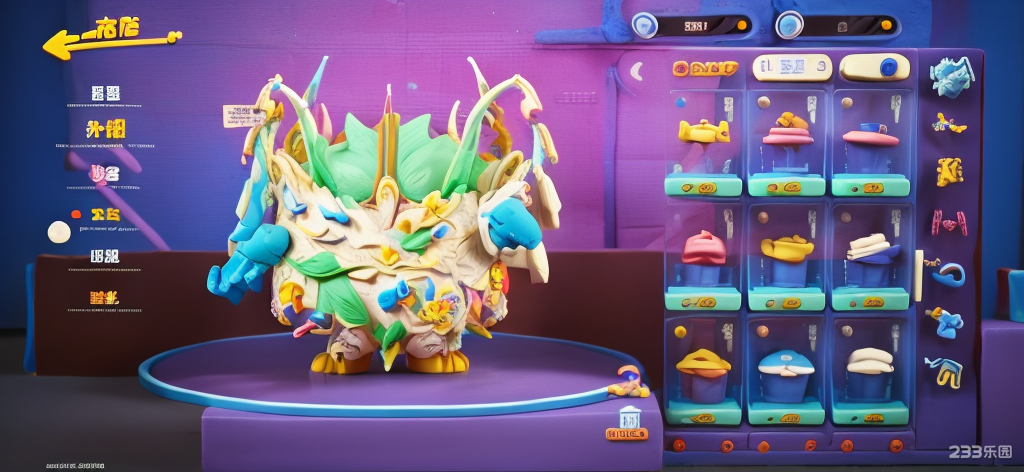Open the yellow figure category icon
The height and width of the screenshot is (472, 1024).
tap(949, 171)
